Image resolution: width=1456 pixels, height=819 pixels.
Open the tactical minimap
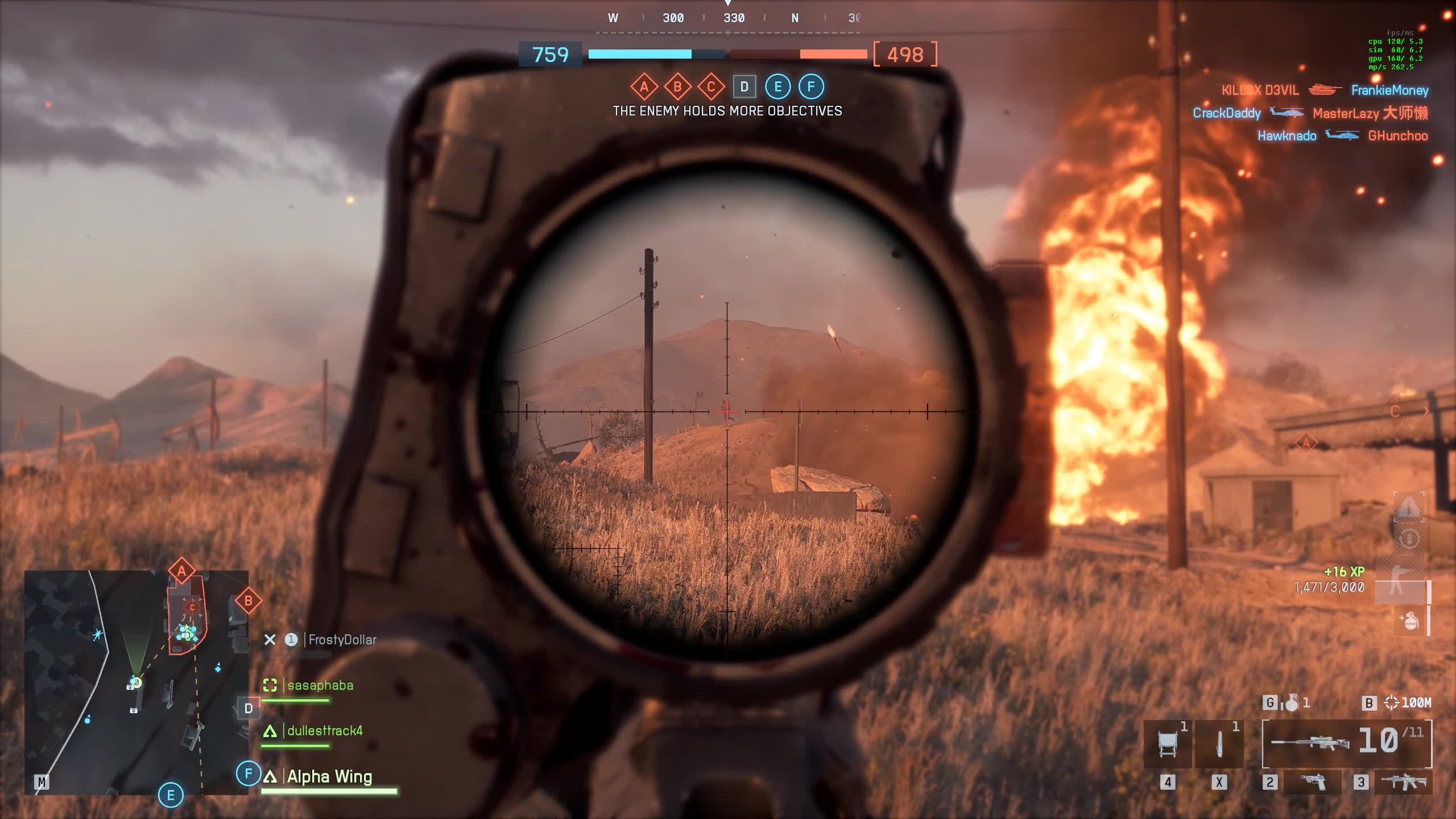[x=136, y=682]
